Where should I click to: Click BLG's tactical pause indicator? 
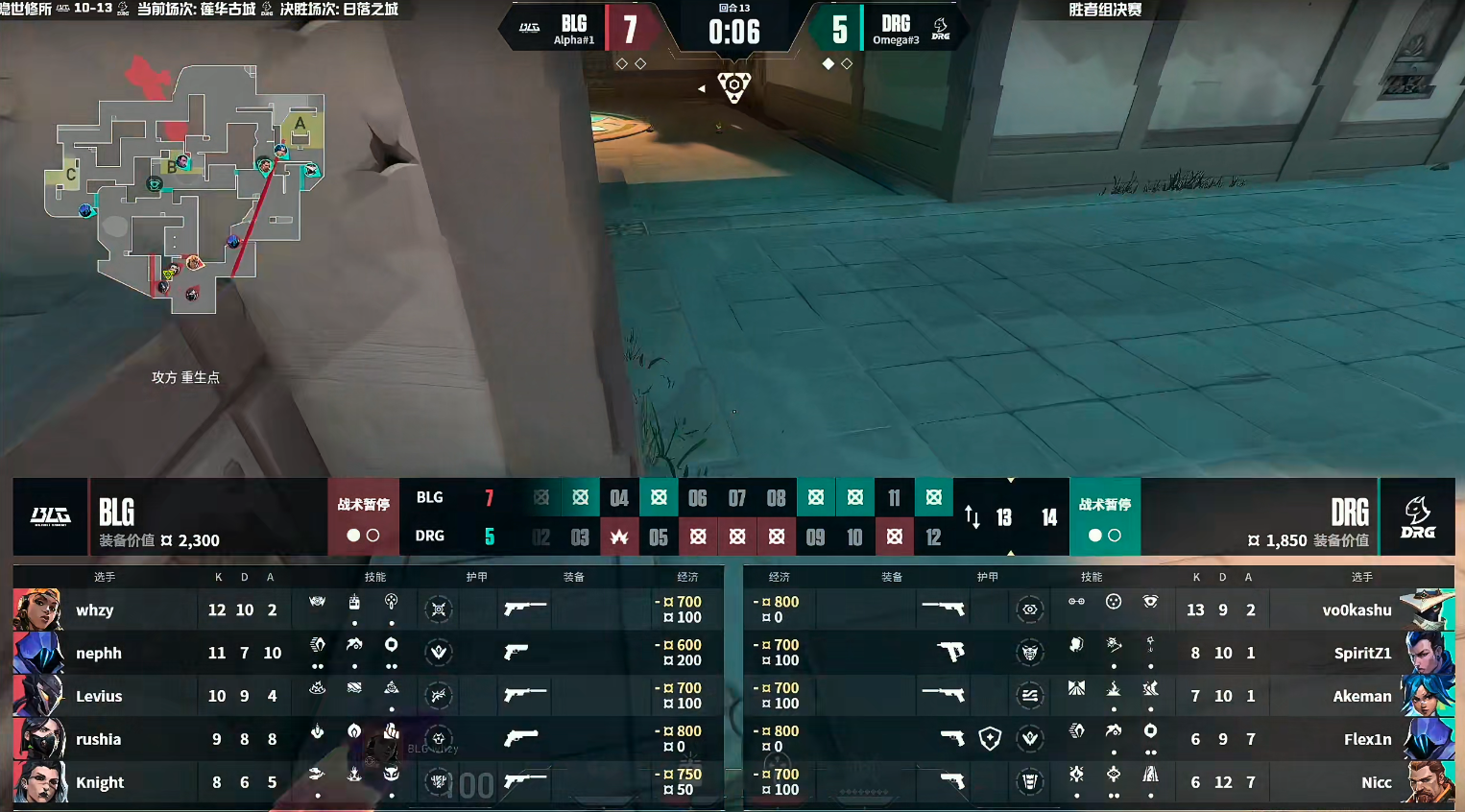[363, 517]
